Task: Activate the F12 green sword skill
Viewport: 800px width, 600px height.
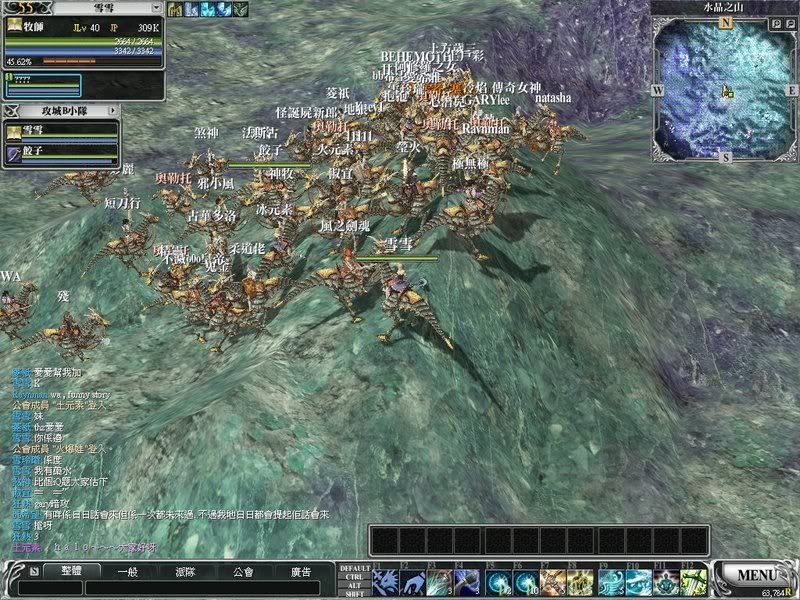Action: click(694, 581)
